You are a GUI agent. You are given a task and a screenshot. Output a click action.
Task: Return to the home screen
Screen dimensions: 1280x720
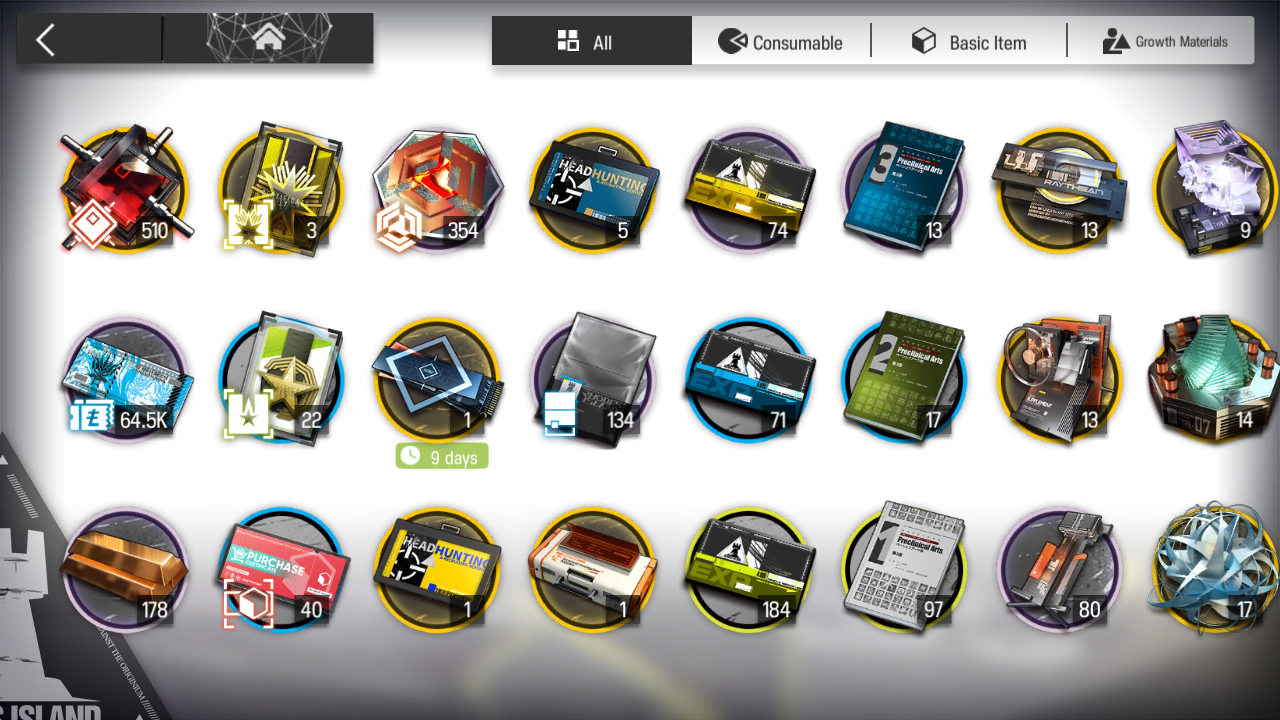(268, 40)
